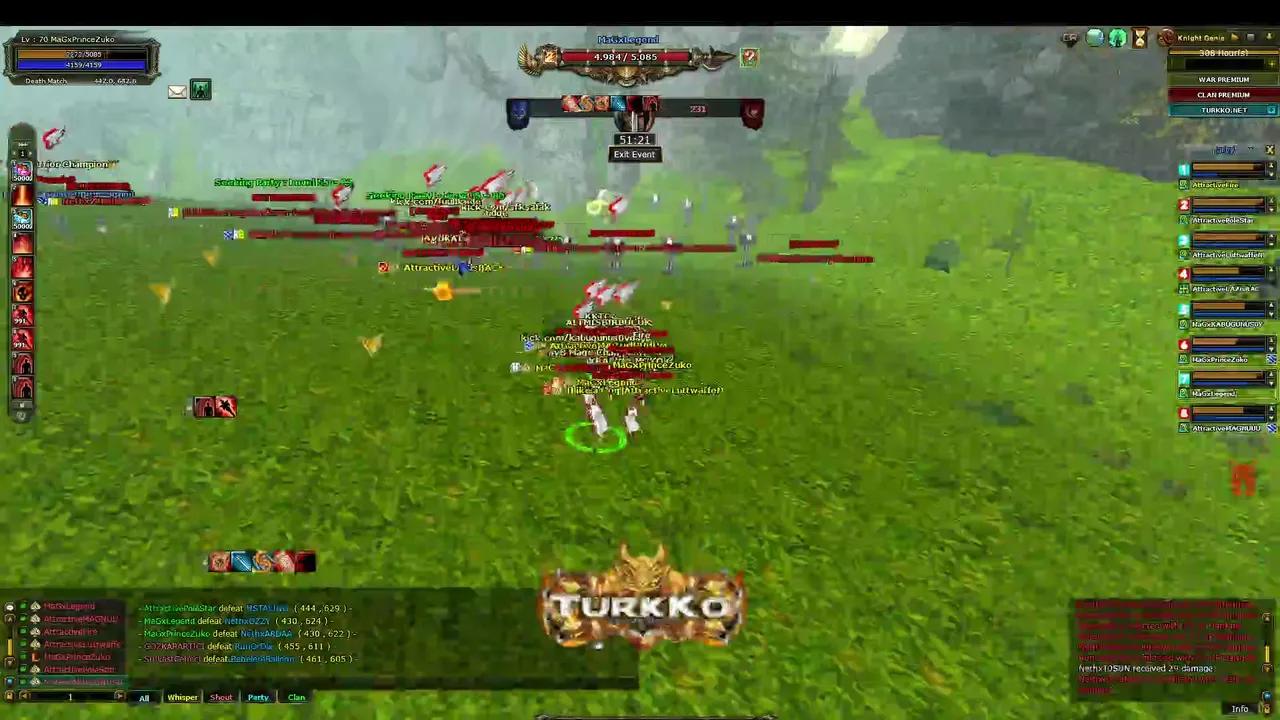
Task: Click the green gem icon in the top bar
Action: click(1117, 38)
